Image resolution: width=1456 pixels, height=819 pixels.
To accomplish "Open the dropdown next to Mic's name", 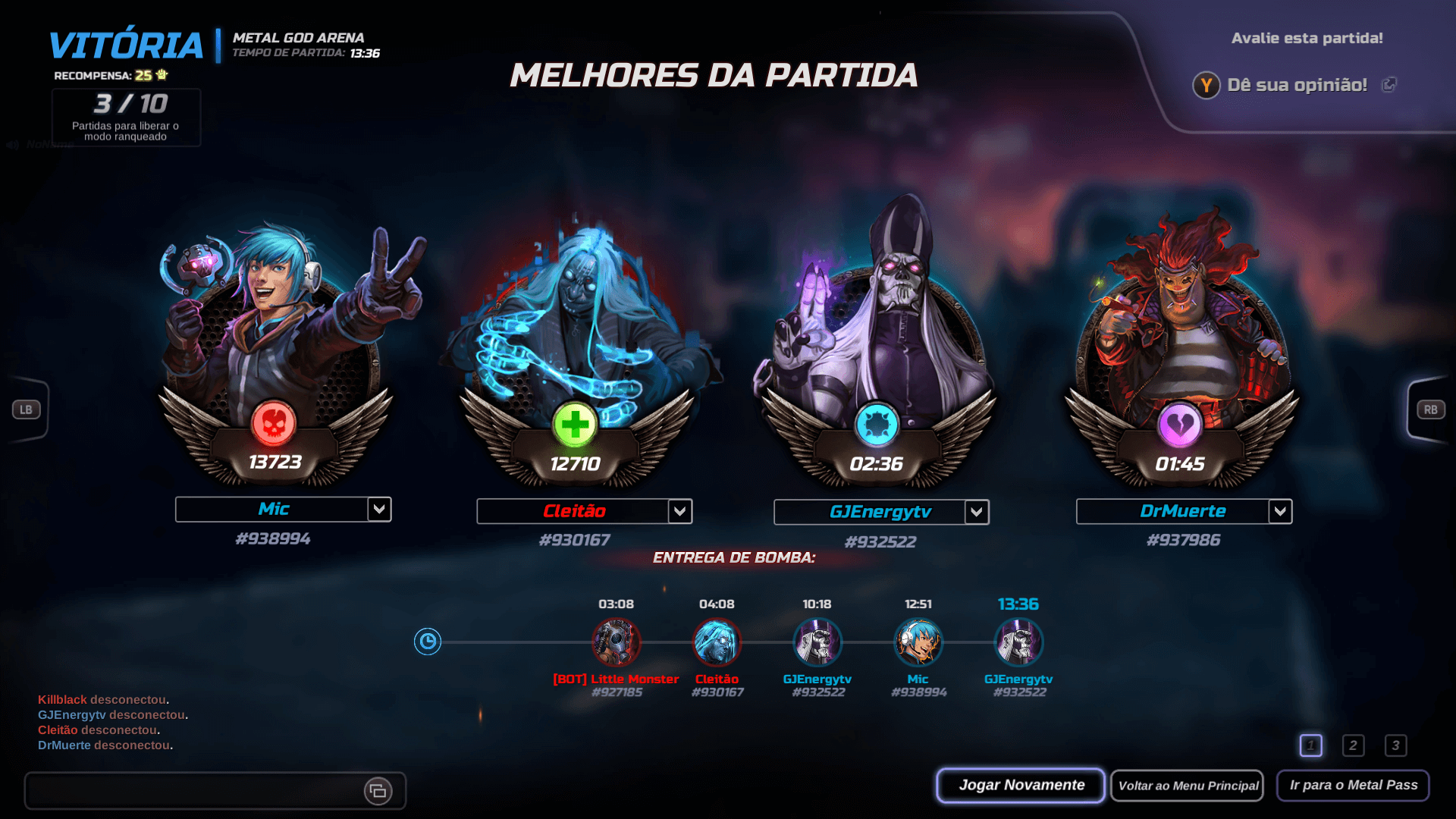I will click(x=379, y=510).
